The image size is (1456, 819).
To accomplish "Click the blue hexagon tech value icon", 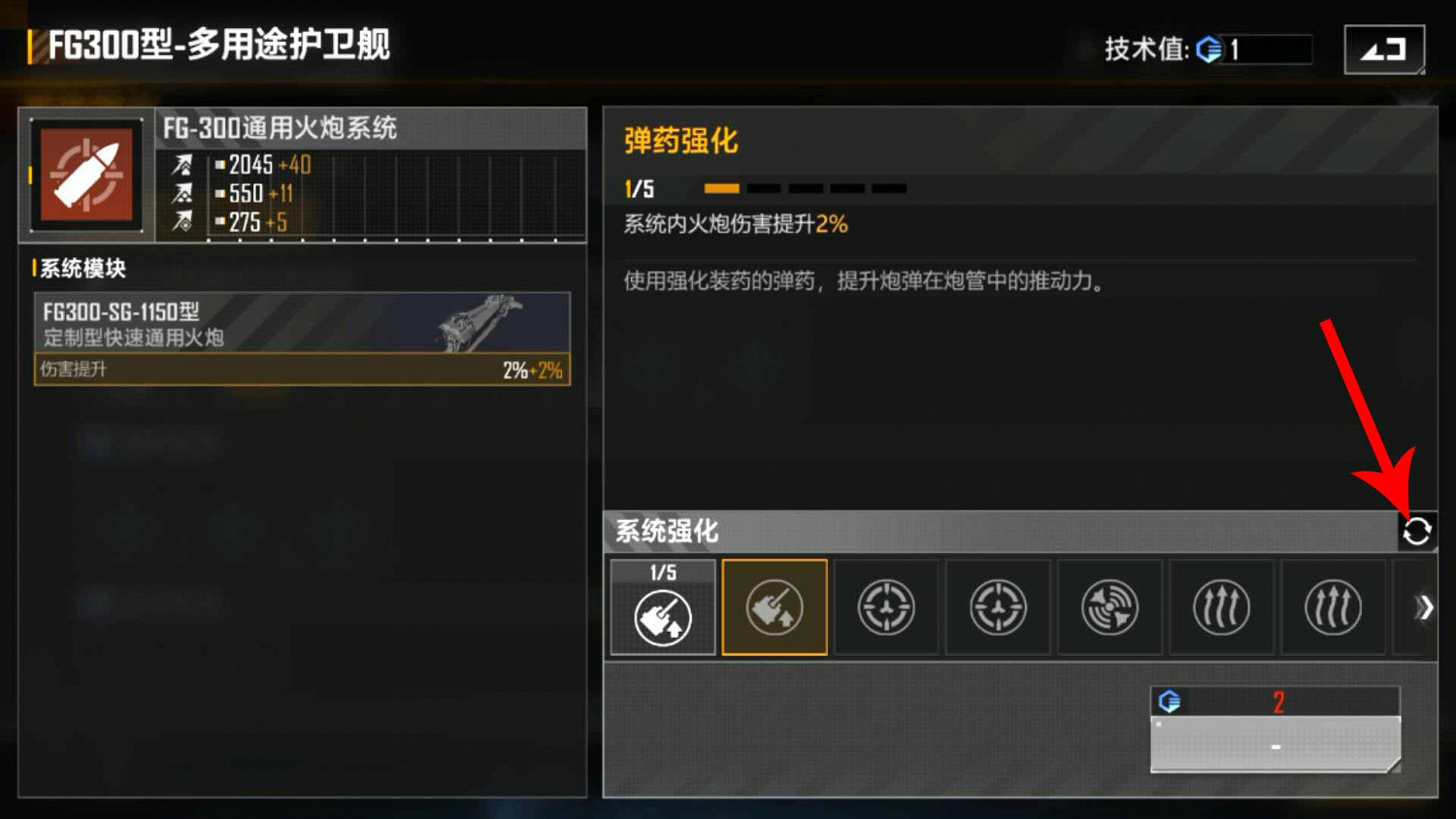I will pos(1209,49).
